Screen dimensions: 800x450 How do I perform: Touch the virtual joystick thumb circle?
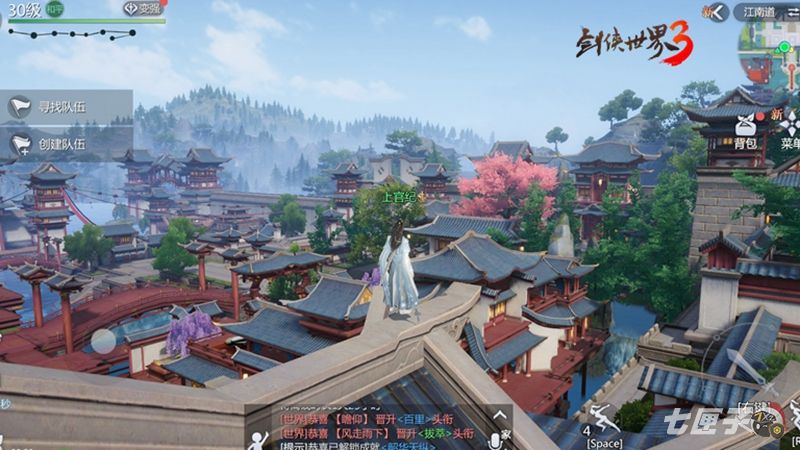104,341
